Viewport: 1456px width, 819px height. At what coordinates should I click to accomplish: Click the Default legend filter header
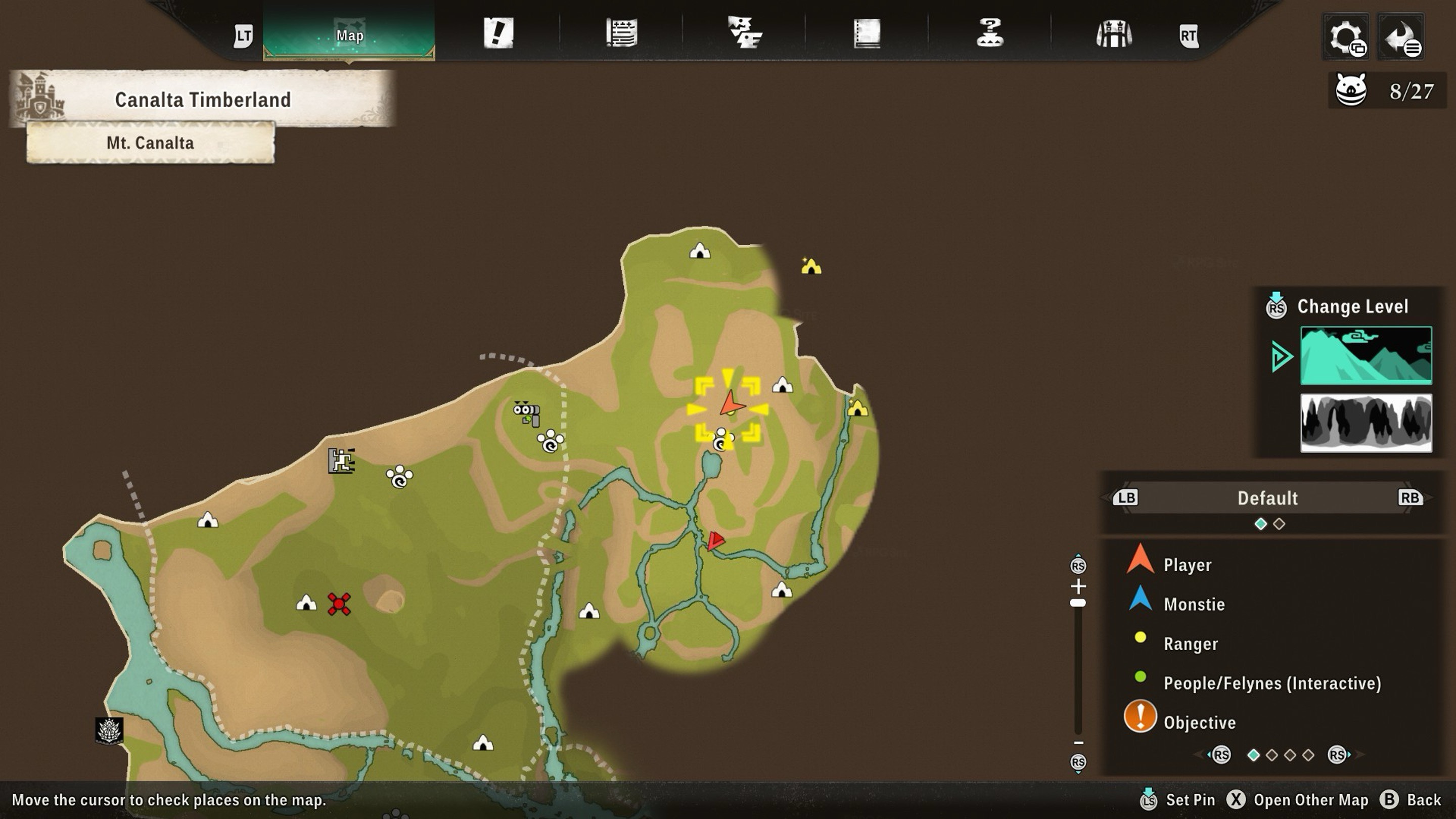(x=1266, y=498)
